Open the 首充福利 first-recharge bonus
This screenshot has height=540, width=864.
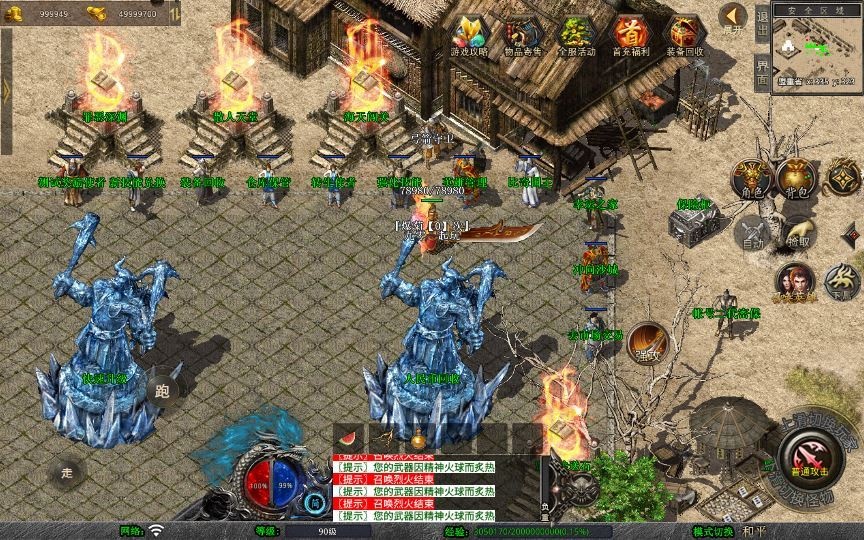coord(629,34)
